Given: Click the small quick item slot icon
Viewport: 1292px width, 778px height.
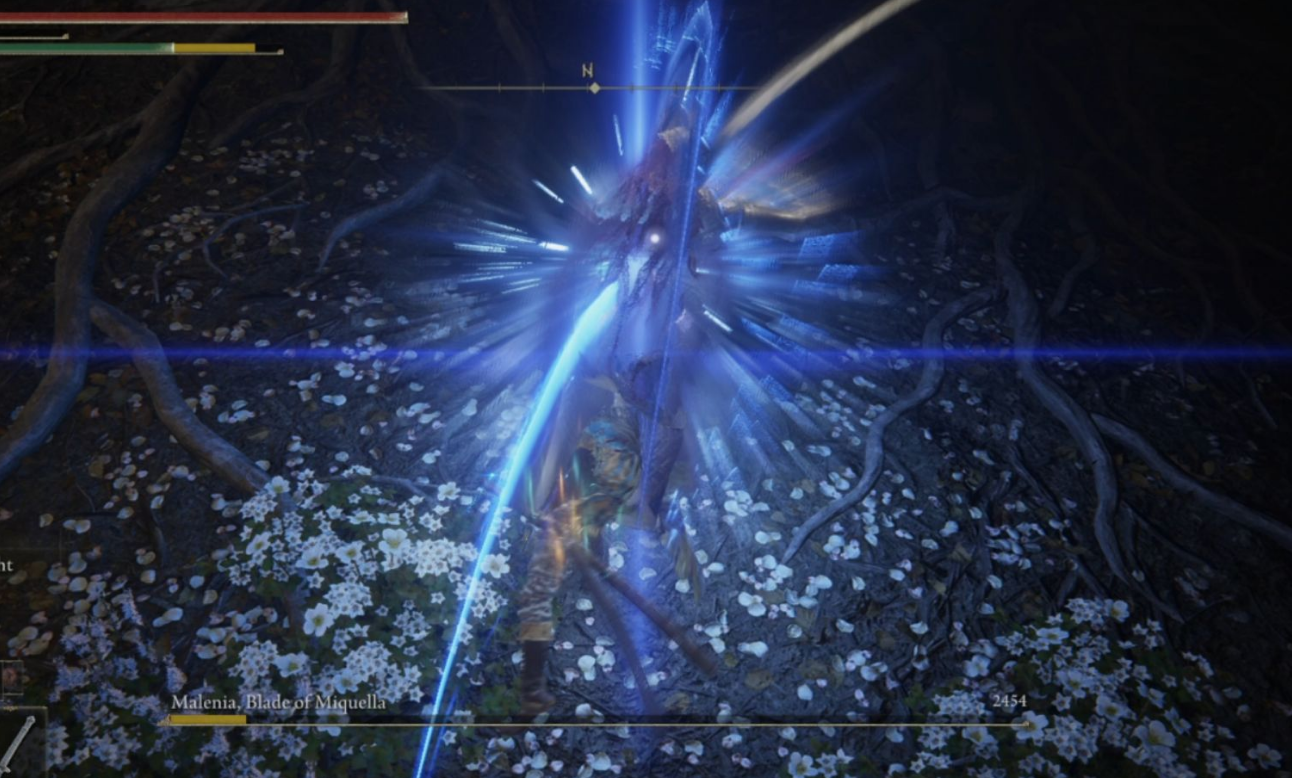Looking at the screenshot, I should coord(11,678).
